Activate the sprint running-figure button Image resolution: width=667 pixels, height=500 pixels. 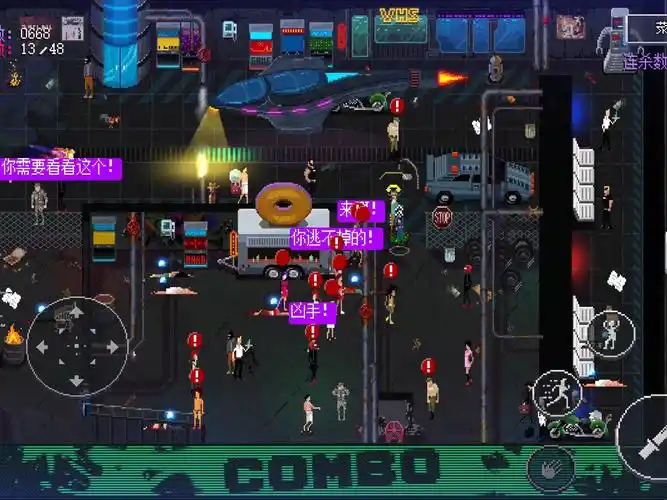559,393
